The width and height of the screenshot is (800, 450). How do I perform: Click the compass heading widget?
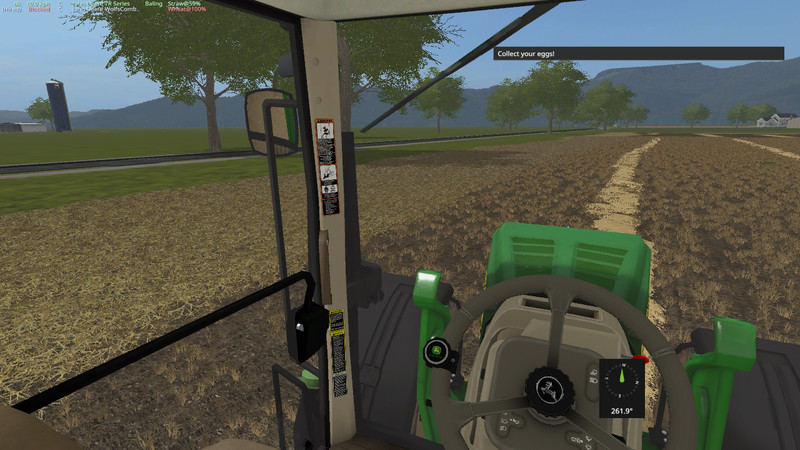pyautogui.click(x=620, y=387)
